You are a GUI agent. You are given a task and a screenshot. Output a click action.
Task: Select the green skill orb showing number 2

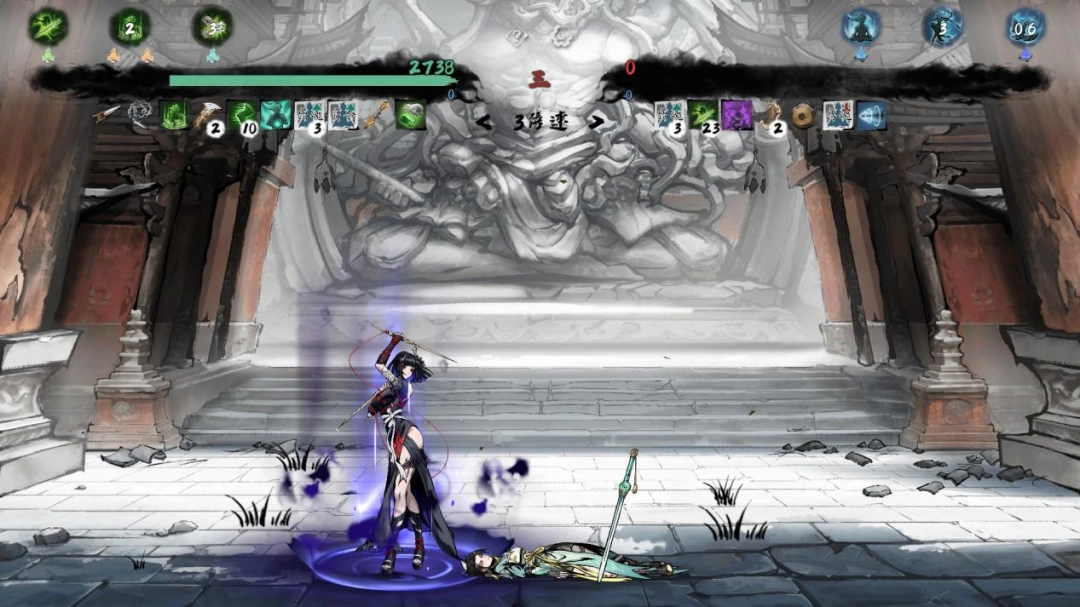coord(130,27)
